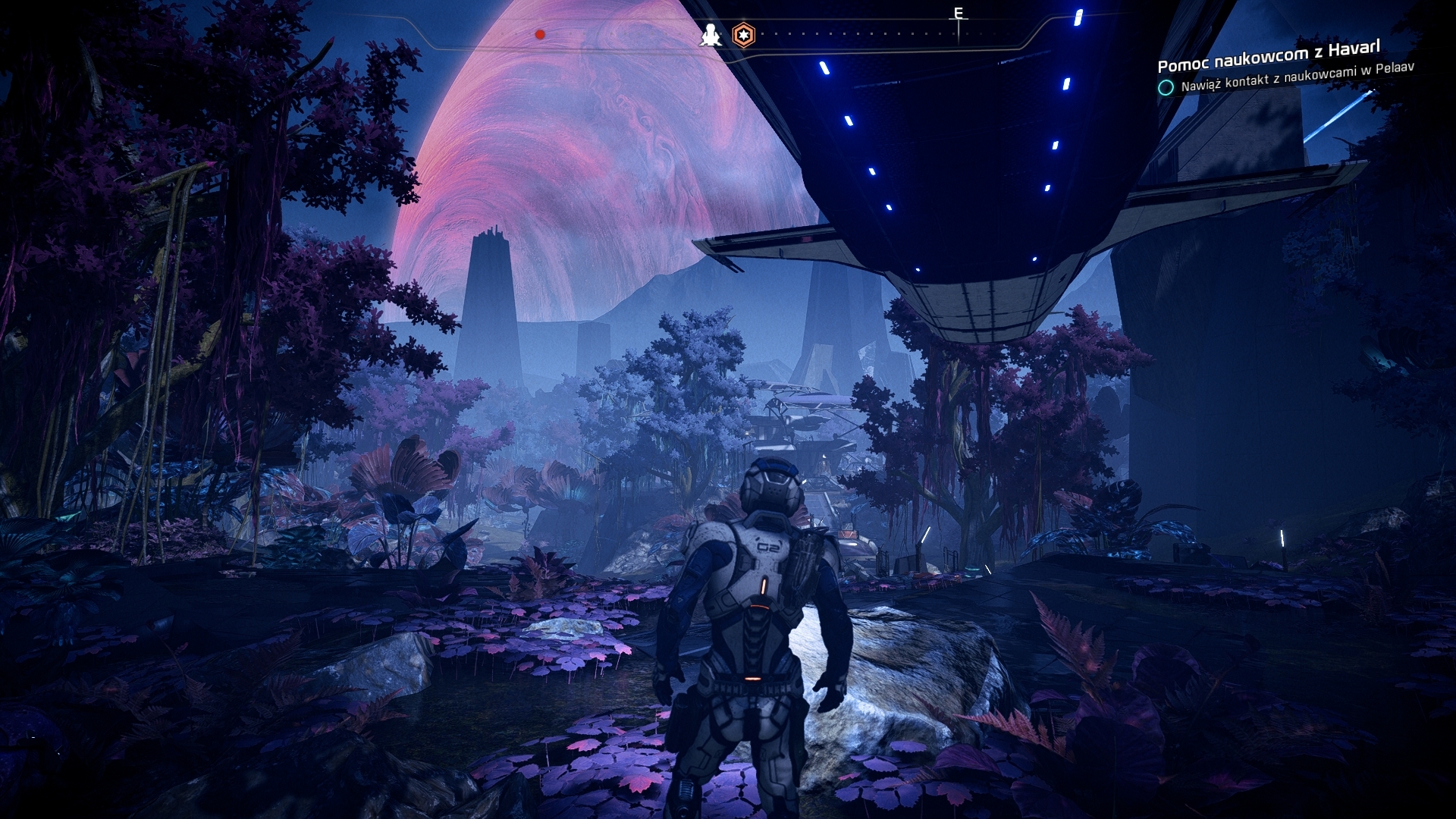Image resolution: width=1456 pixels, height=819 pixels.
Task: Open the Pomoc naukowcom z Havarl quest tracker
Action: point(1268,55)
